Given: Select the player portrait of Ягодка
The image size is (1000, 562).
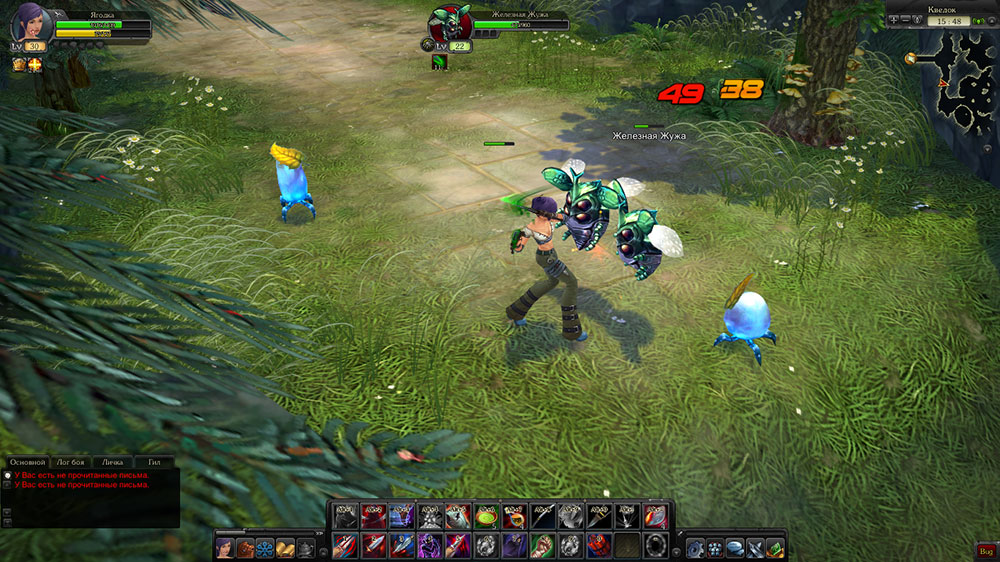Looking at the screenshot, I should [x=28, y=22].
